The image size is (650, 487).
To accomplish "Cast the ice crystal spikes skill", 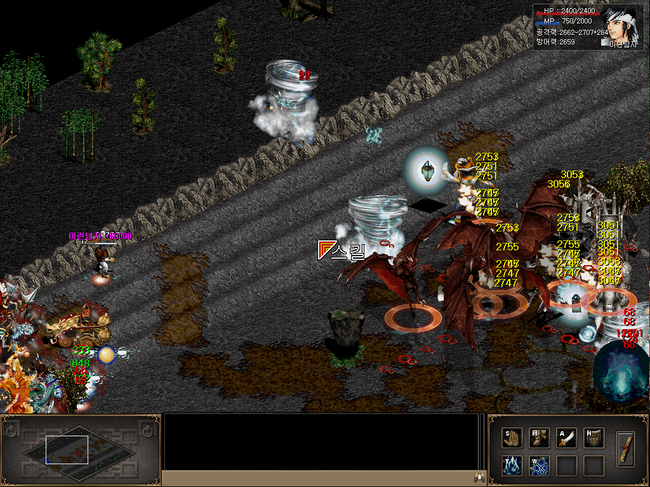I will tap(512, 465).
